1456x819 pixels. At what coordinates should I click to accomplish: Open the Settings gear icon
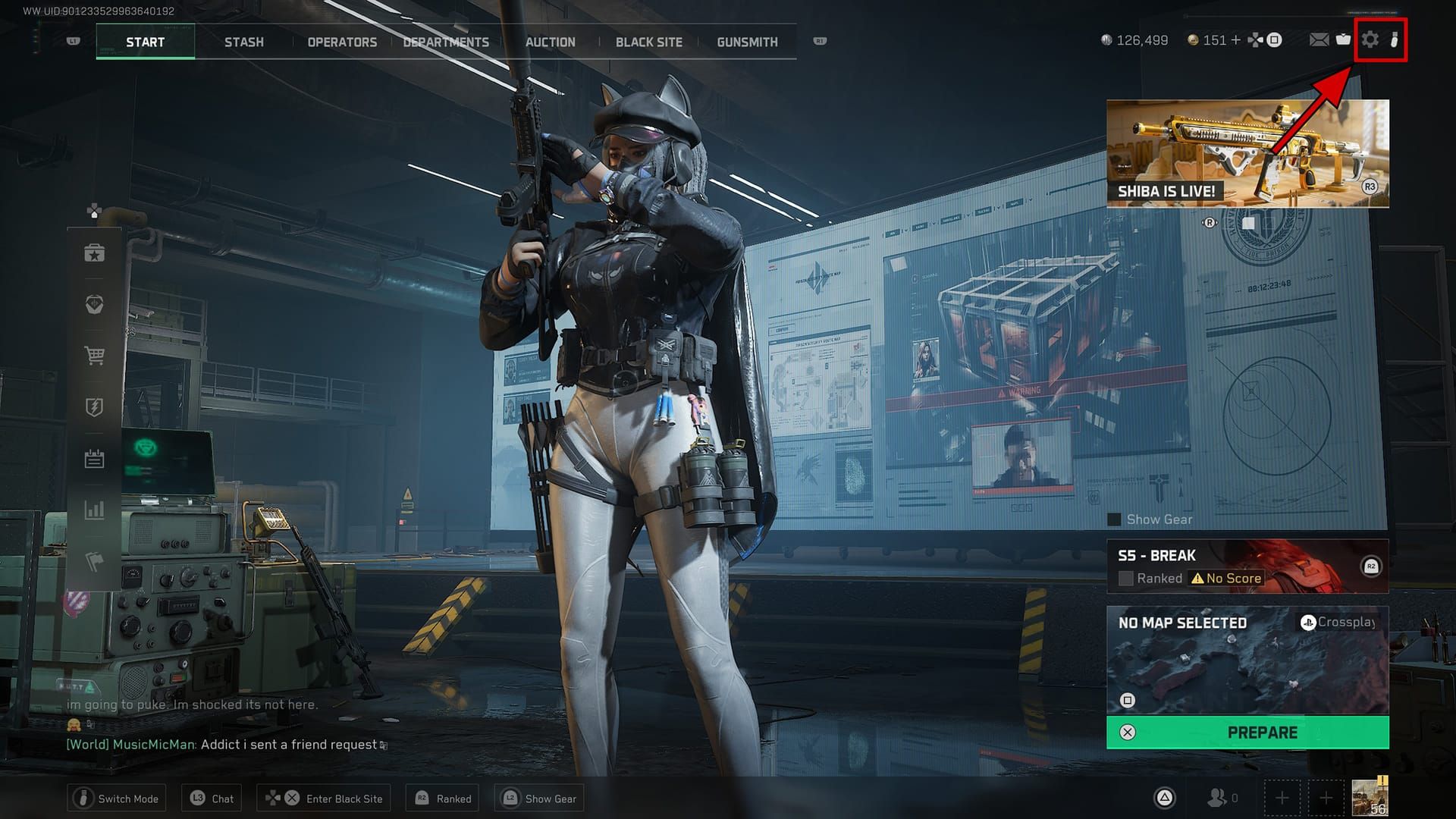(x=1370, y=40)
